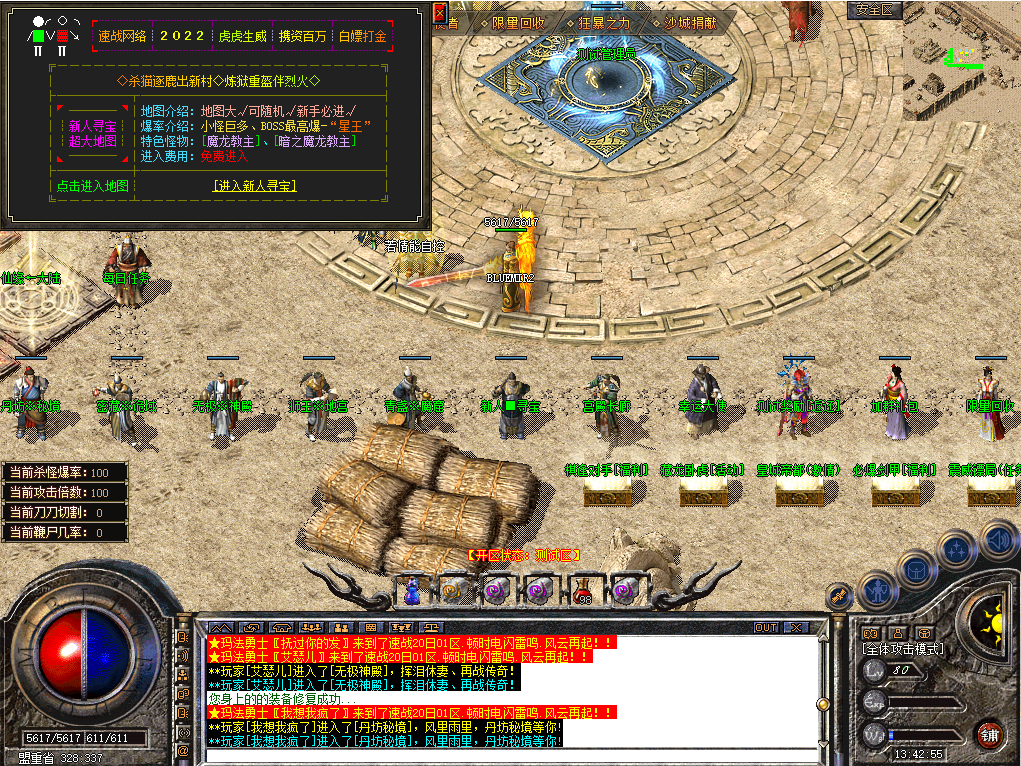
Task: Click the 进入新人寻宝 link
Action: [254, 185]
